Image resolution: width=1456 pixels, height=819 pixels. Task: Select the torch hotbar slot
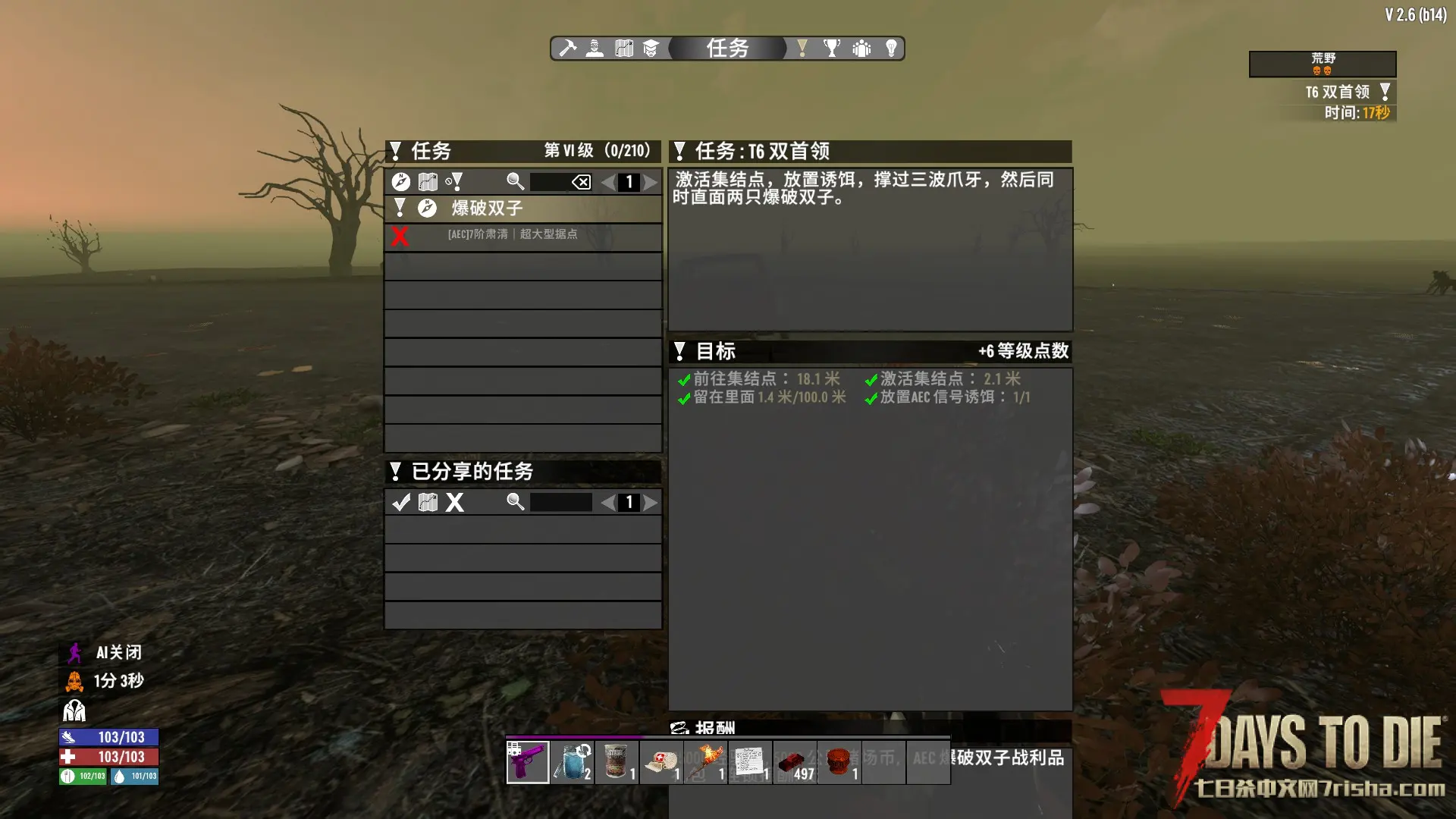[x=707, y=762]
